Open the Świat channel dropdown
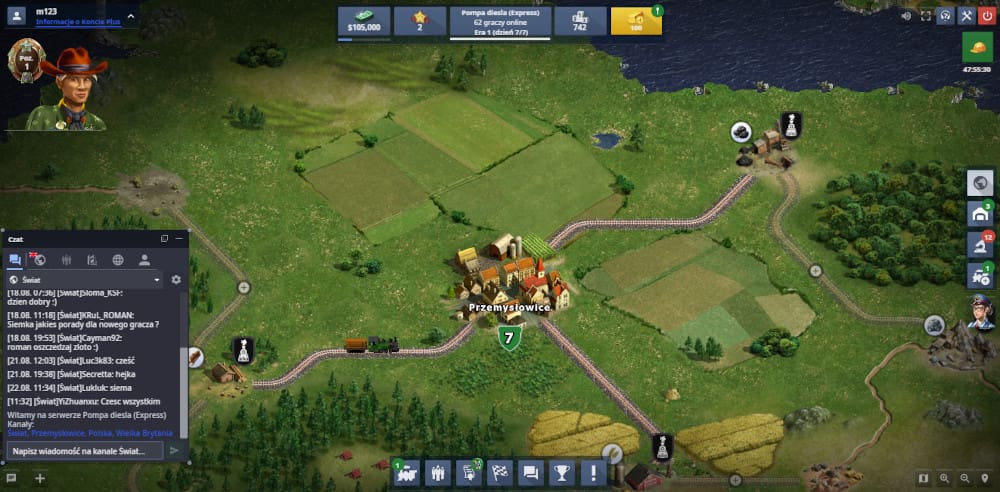Screen dimensions: 1000x492 [x=84, y=280]
